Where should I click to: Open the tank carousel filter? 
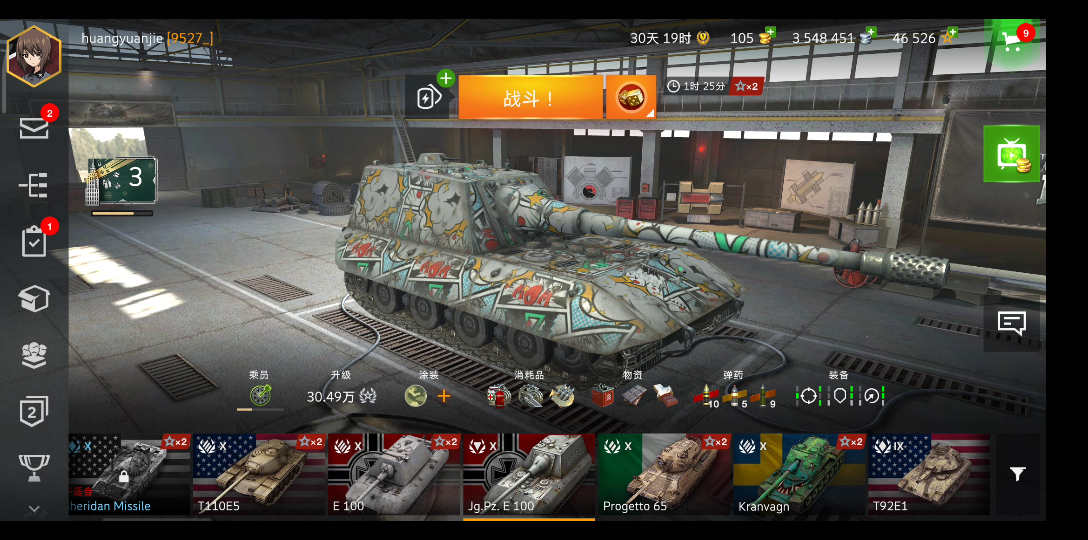point(1017,474)
